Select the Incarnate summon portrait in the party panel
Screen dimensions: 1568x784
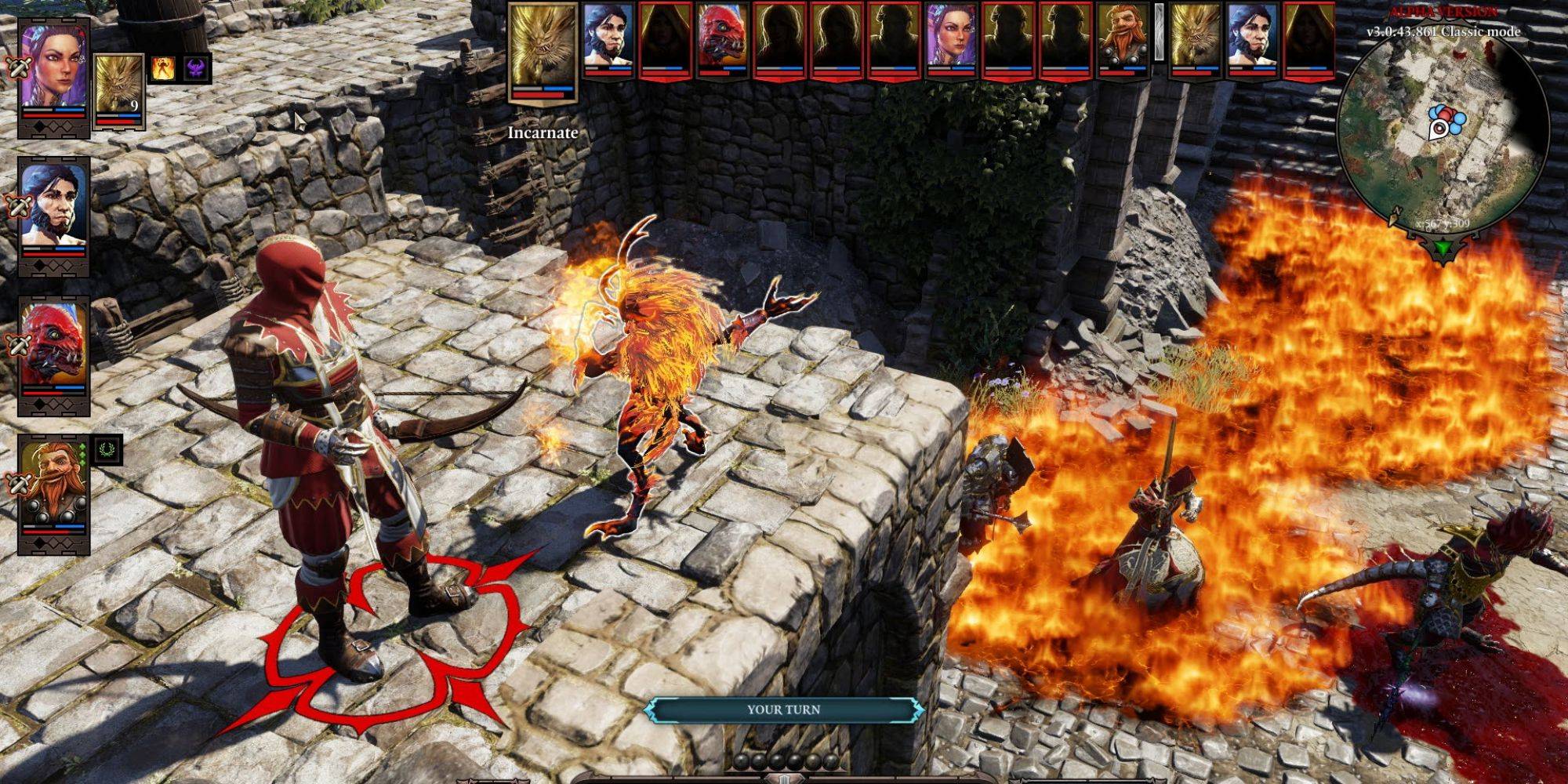pos(119,85)
